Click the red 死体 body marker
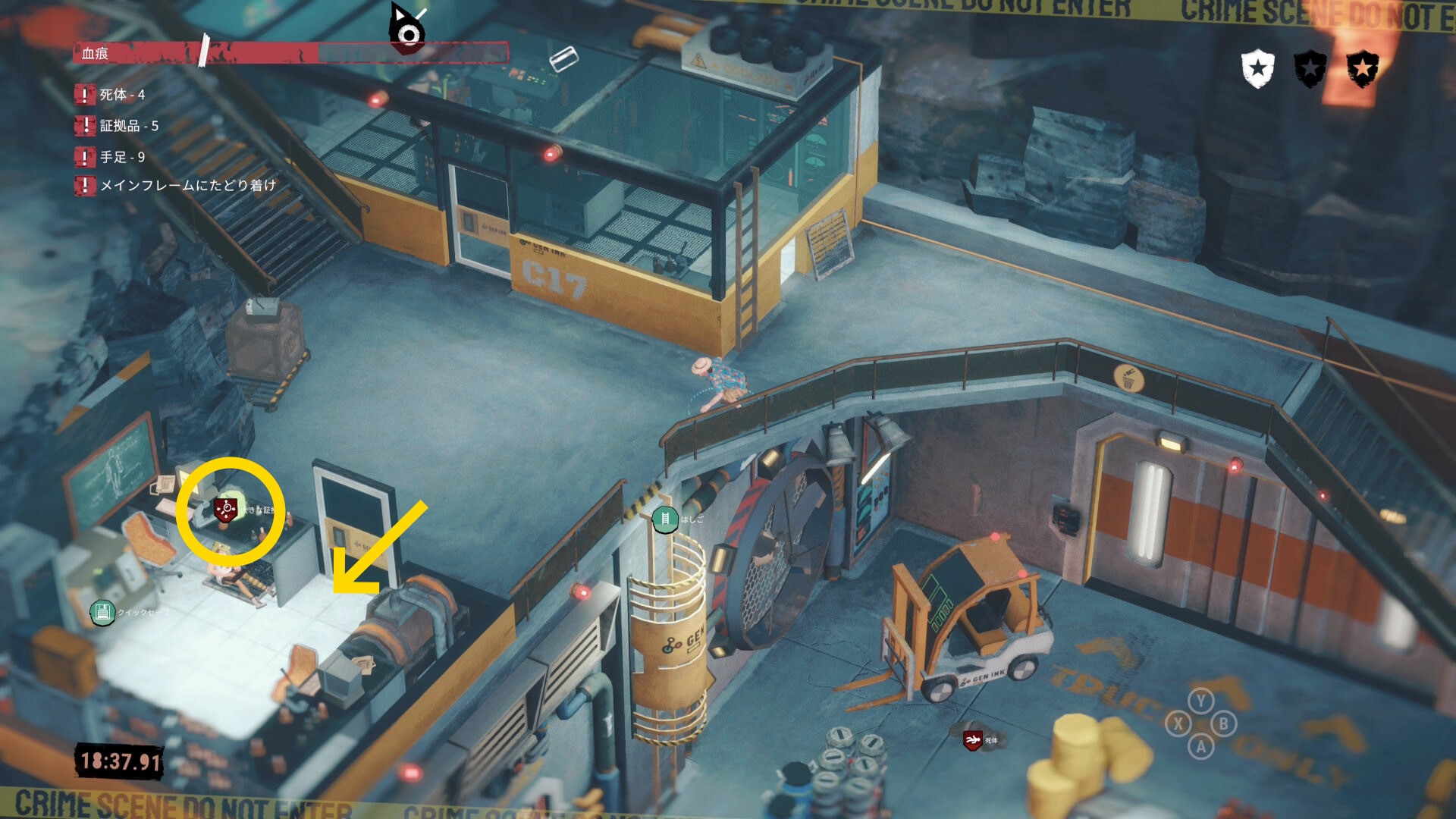Image resolution: width=1456 pixels, height=819 pixels. [x=972, y=739]
